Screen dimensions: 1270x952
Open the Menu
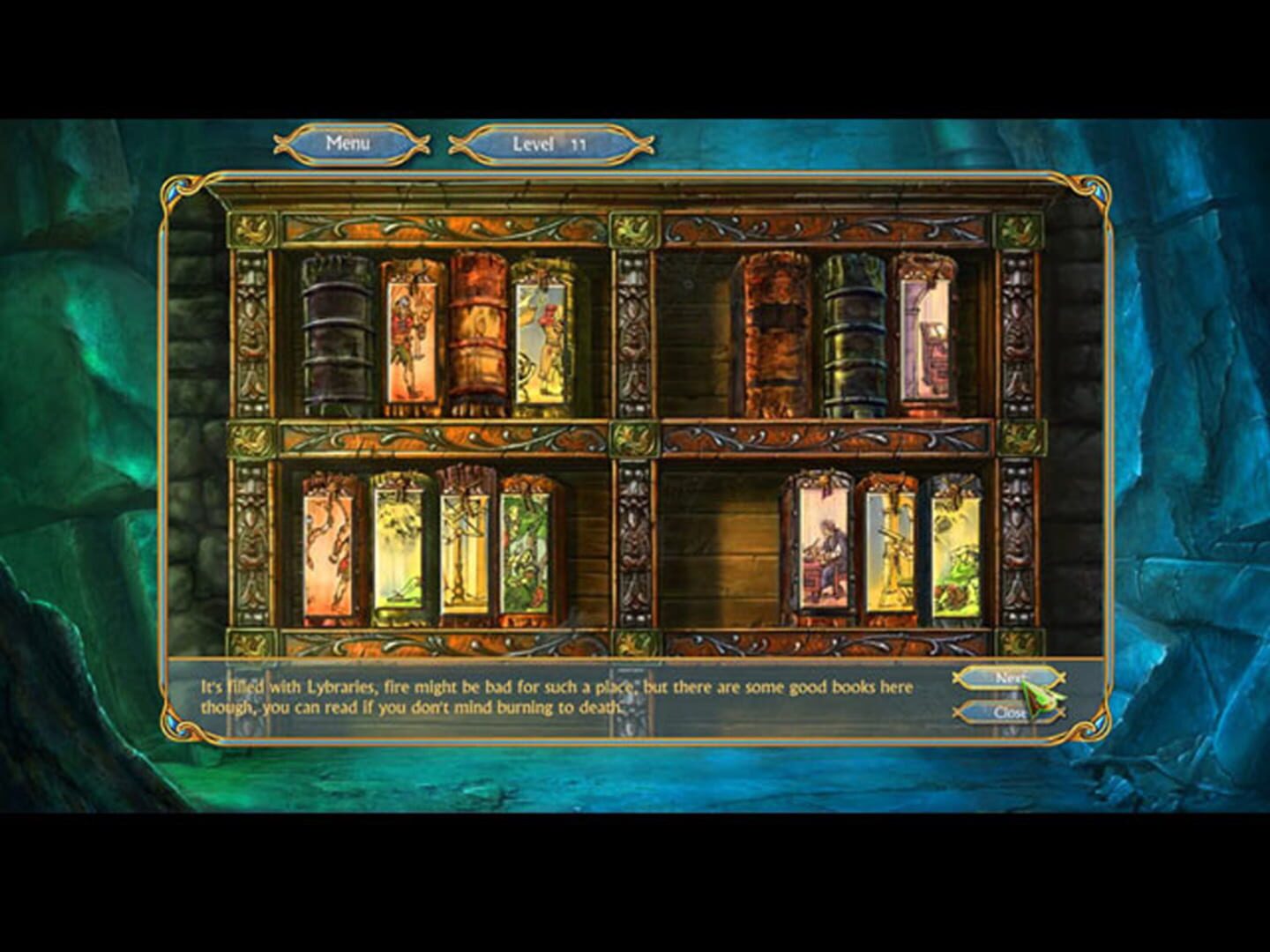coord(350,142)
